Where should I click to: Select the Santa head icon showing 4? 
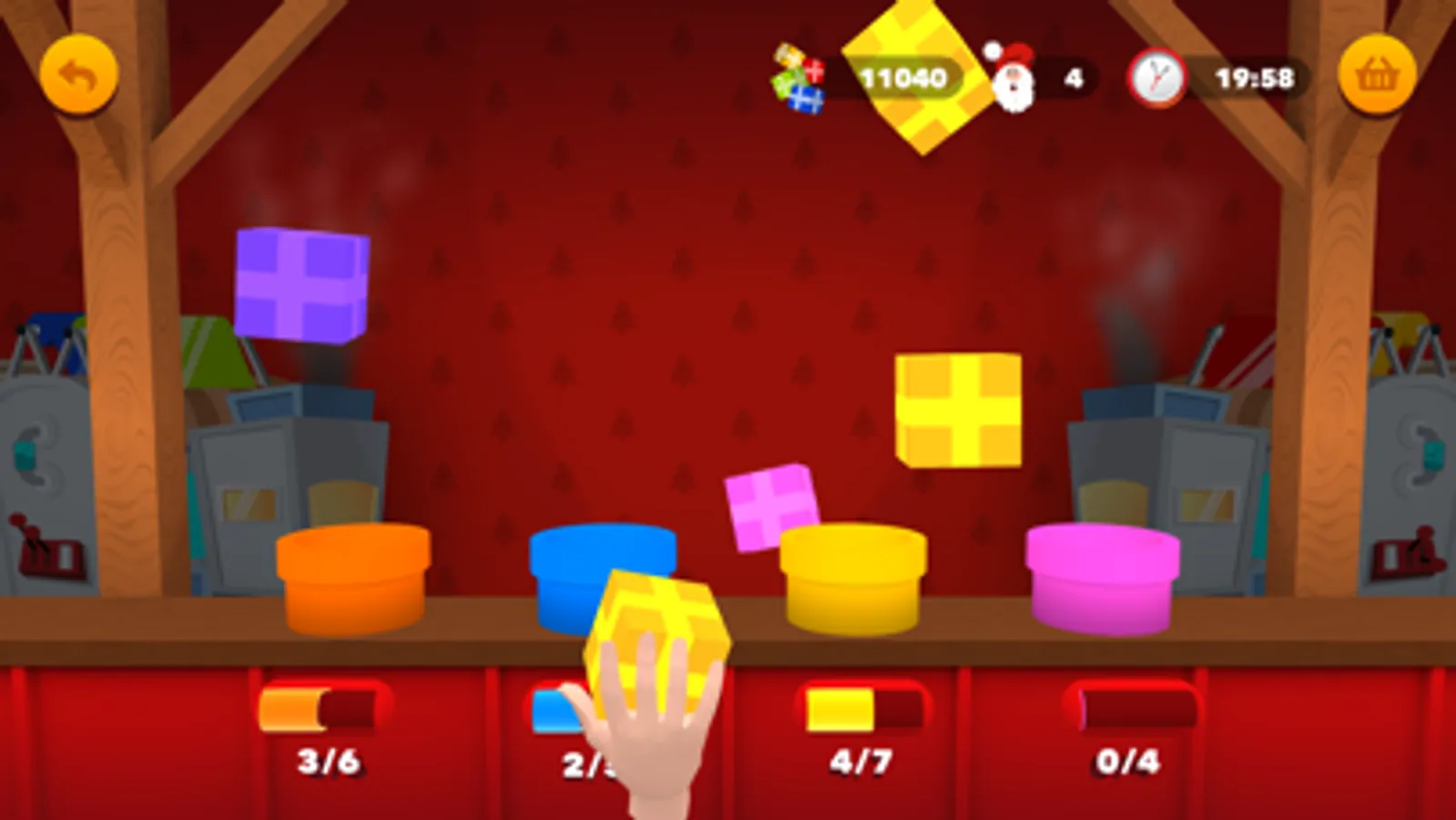1014,80
